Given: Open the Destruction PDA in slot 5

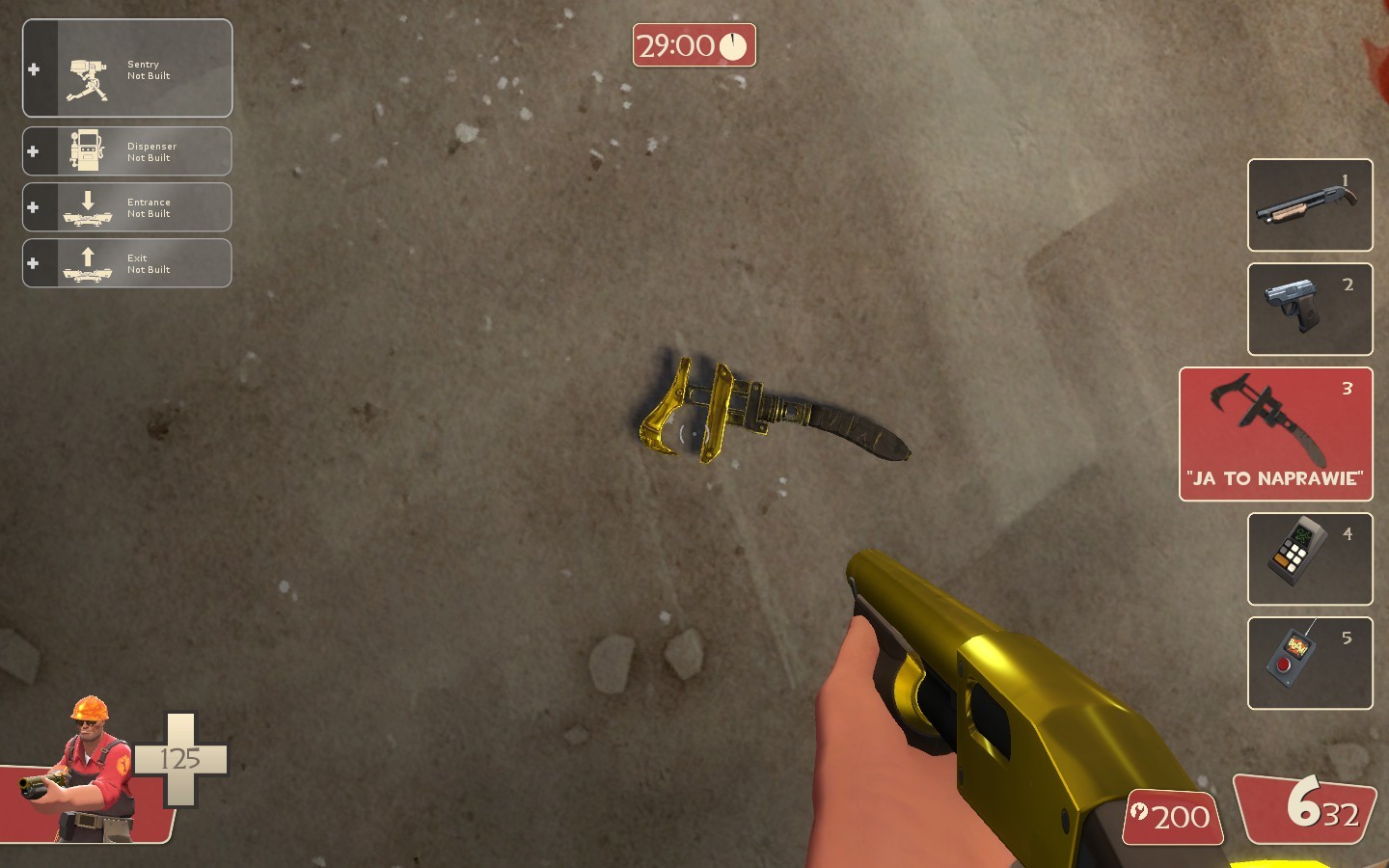Looking at the screenshot, I should 1309,663.
